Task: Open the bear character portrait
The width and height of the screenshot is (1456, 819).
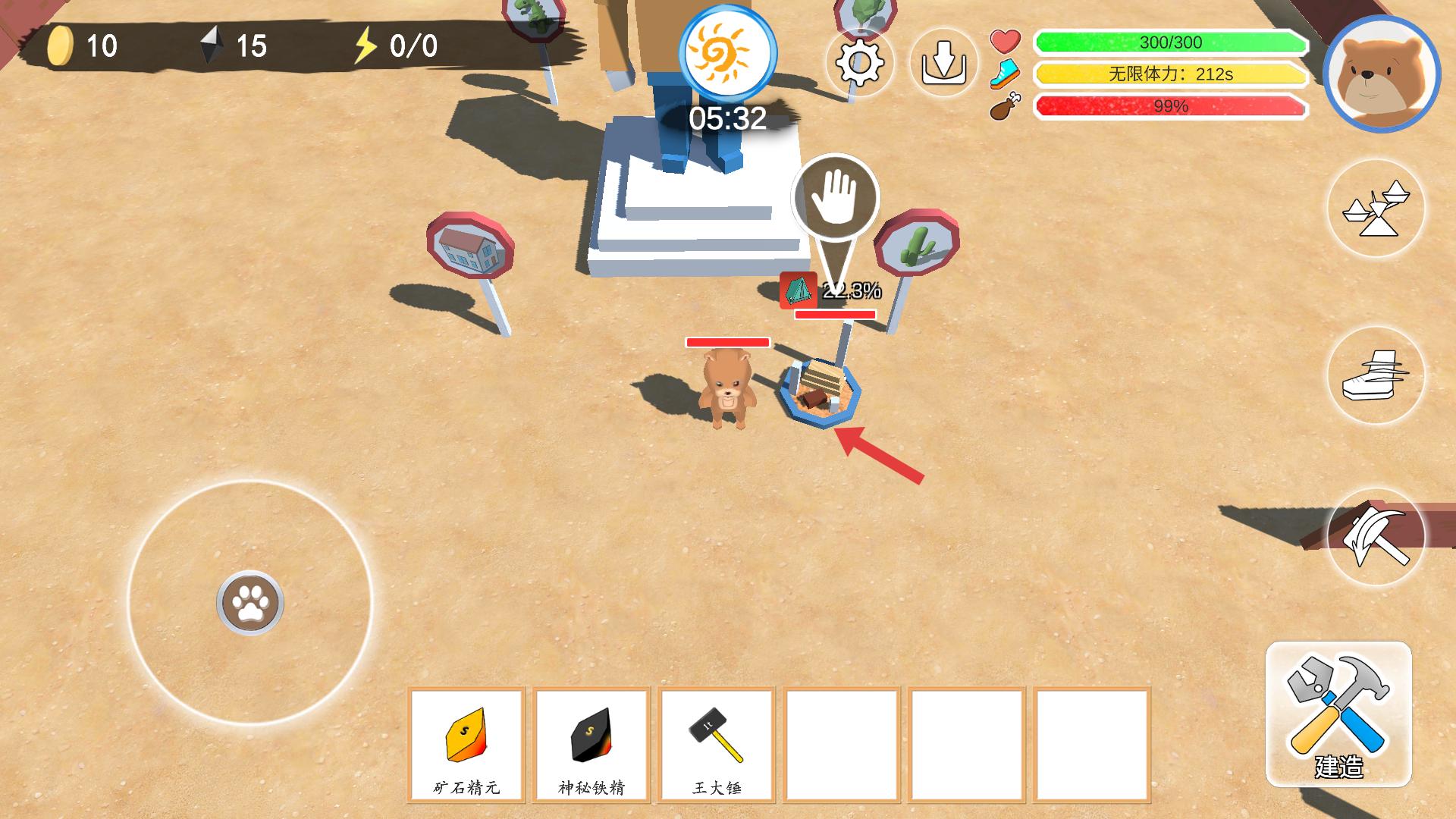Action: [x=1381, y=73]
